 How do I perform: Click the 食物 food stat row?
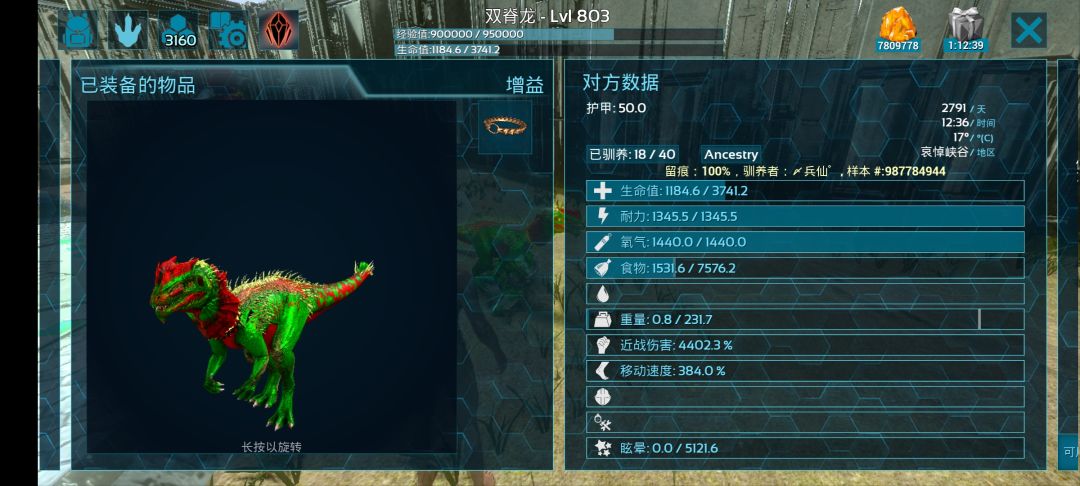click(805, 268)
